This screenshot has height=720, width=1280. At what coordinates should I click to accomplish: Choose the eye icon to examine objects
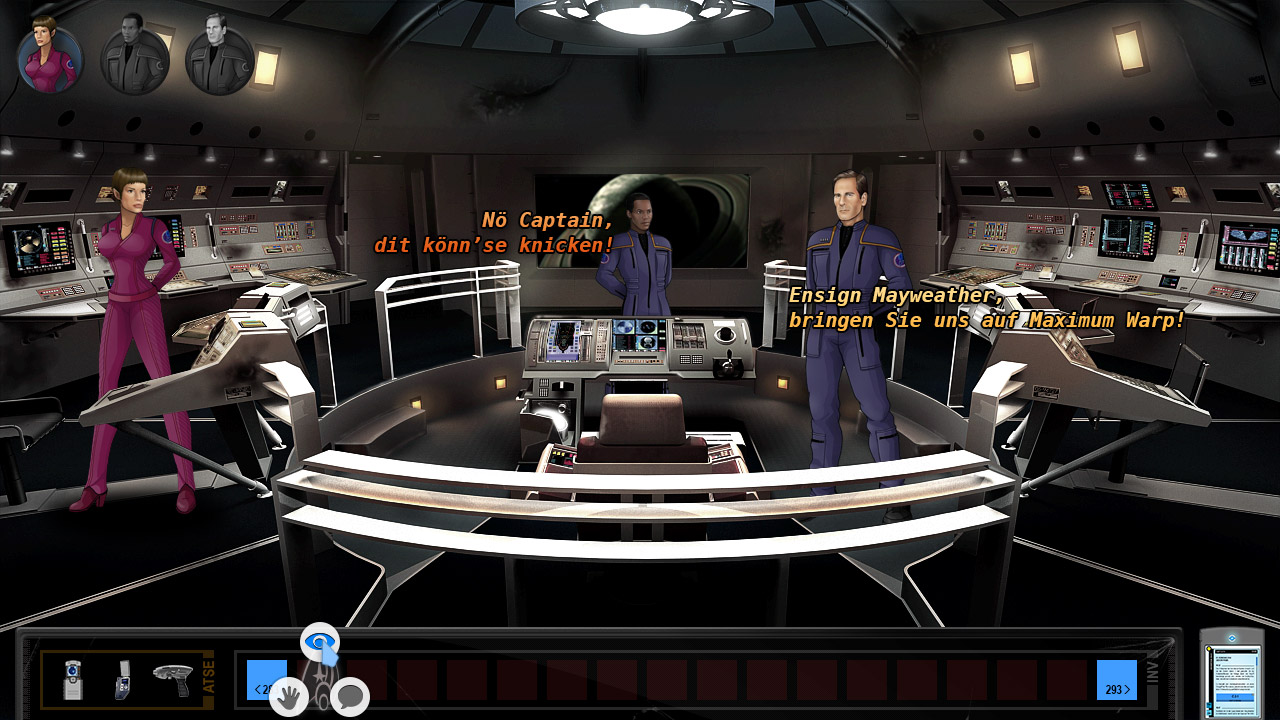[322, 642]
